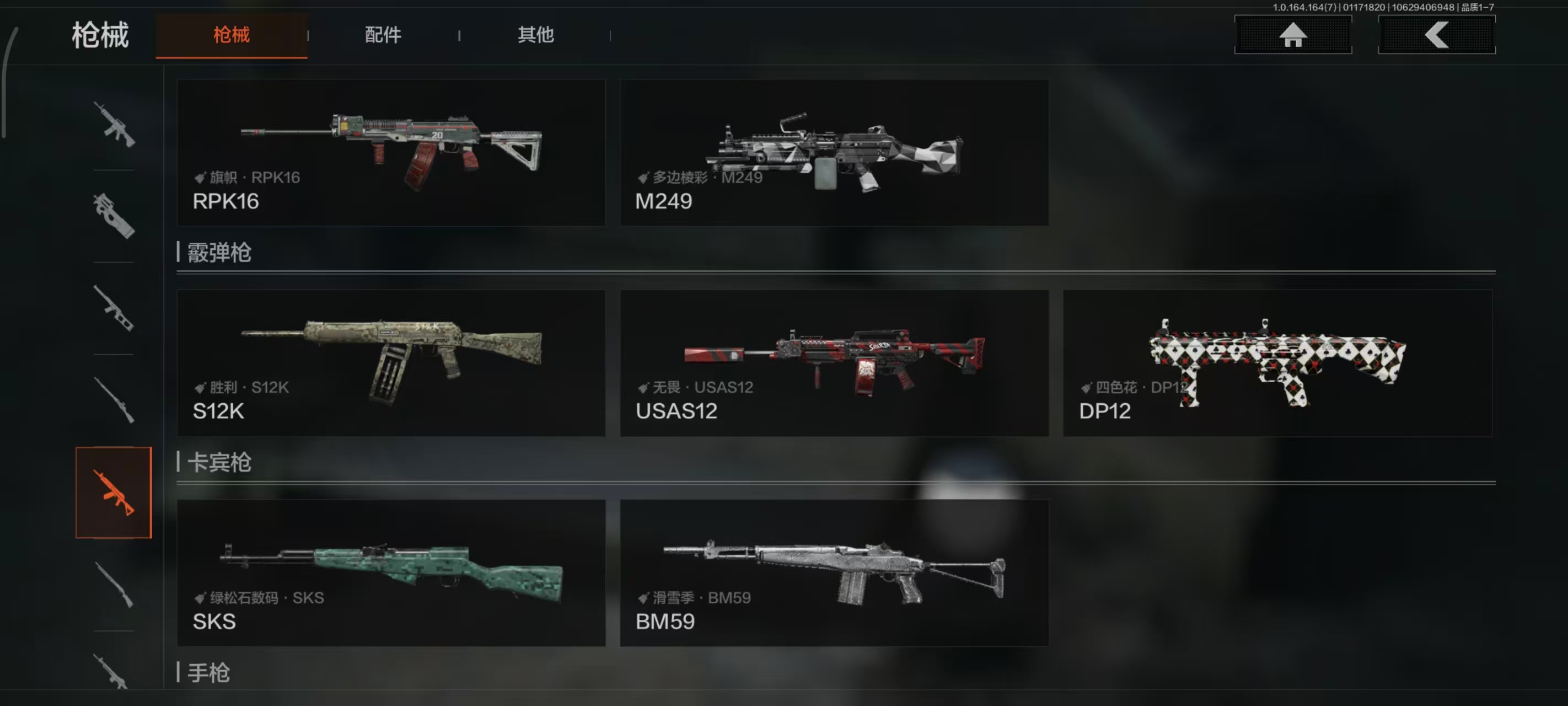Select the BM59 weapon card
1568x706 pixels.
833,573
